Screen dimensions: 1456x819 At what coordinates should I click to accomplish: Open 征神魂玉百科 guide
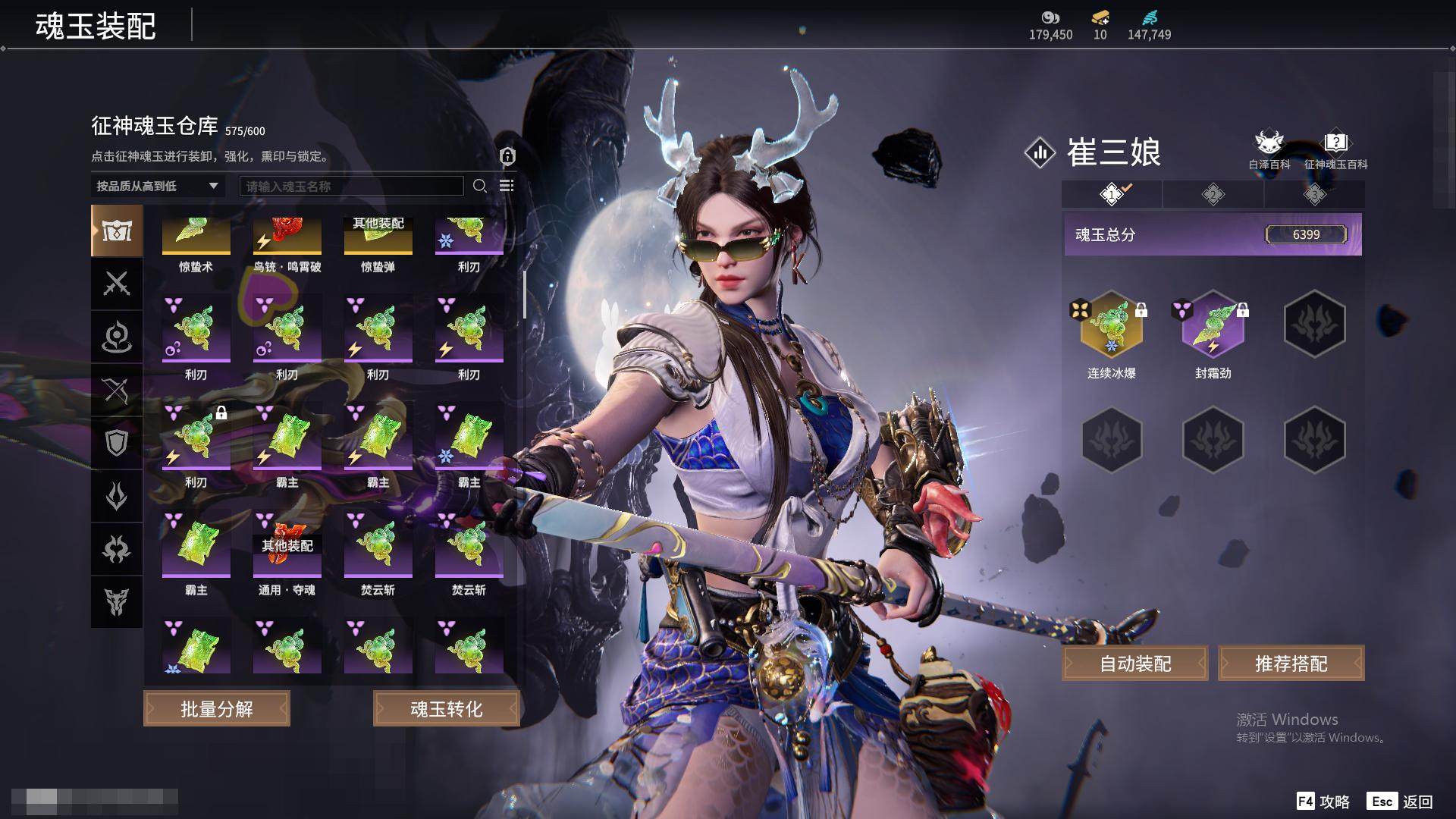tap(1335, 149)
